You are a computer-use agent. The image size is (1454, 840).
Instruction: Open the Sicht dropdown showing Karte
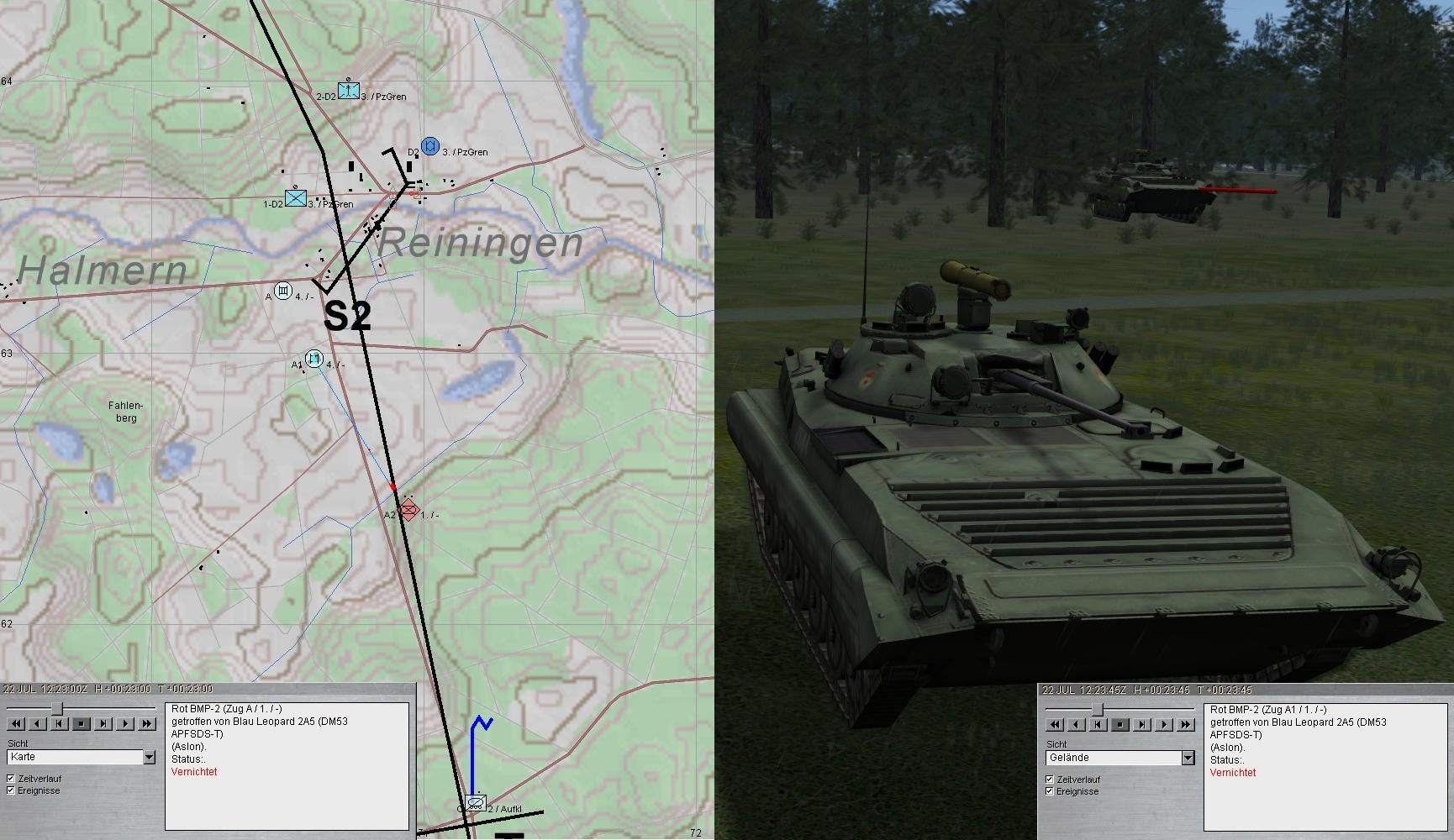(x=149, y=758)
